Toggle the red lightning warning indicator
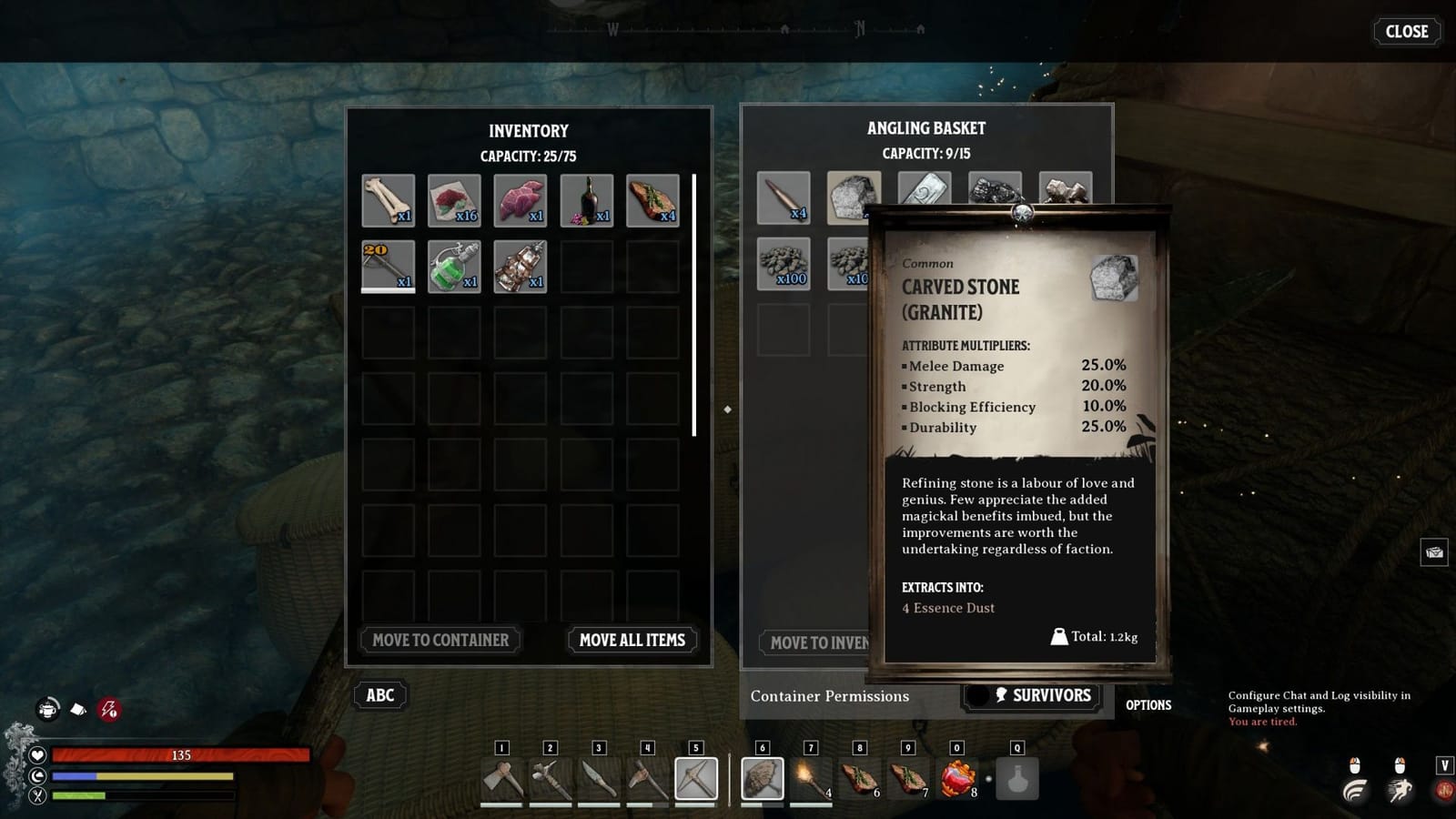Viewport: 1456px width, 819px height. (x=108, y=709)
